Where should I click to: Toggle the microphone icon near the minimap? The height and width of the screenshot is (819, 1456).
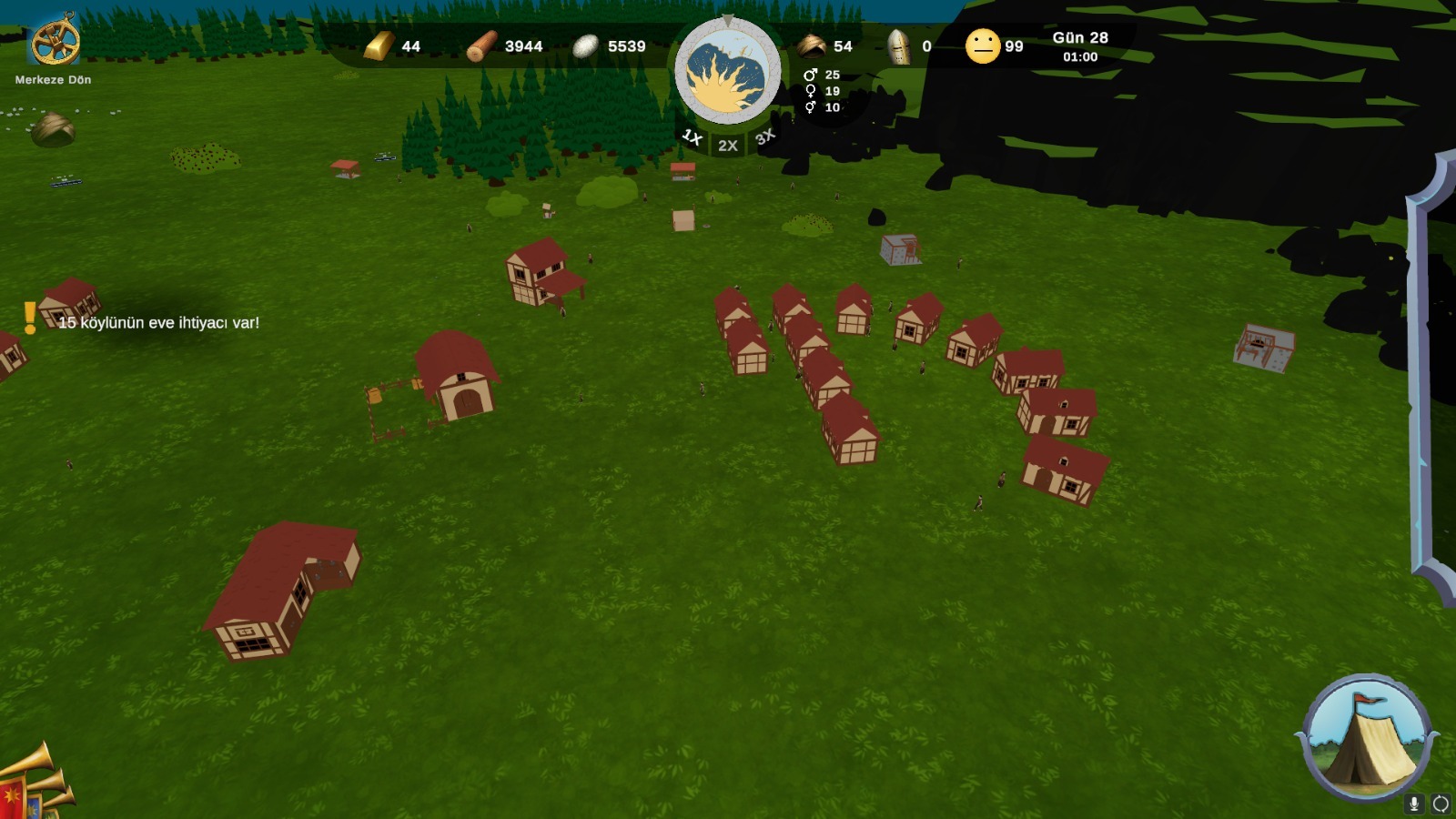[x=1413, y=804]
